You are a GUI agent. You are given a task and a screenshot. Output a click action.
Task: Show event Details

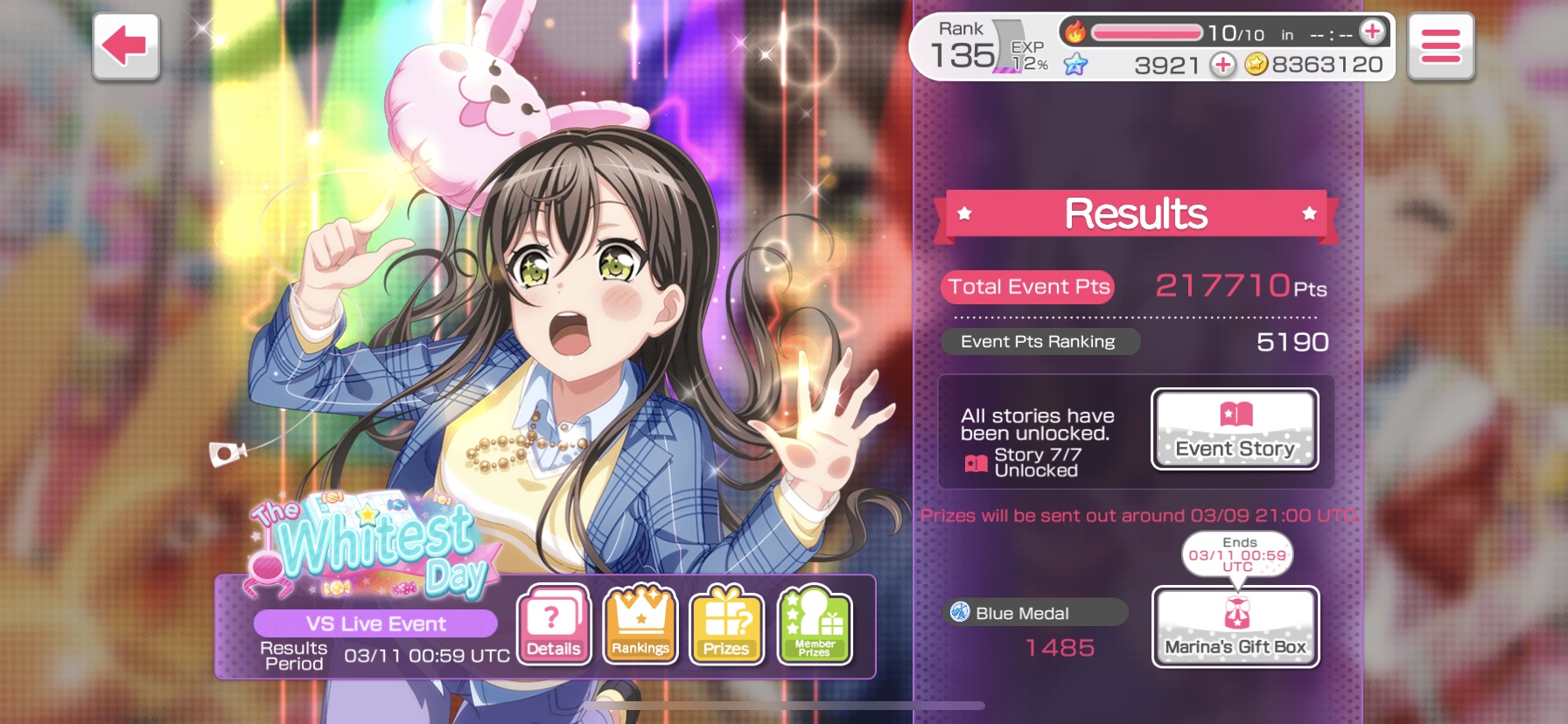554,625
